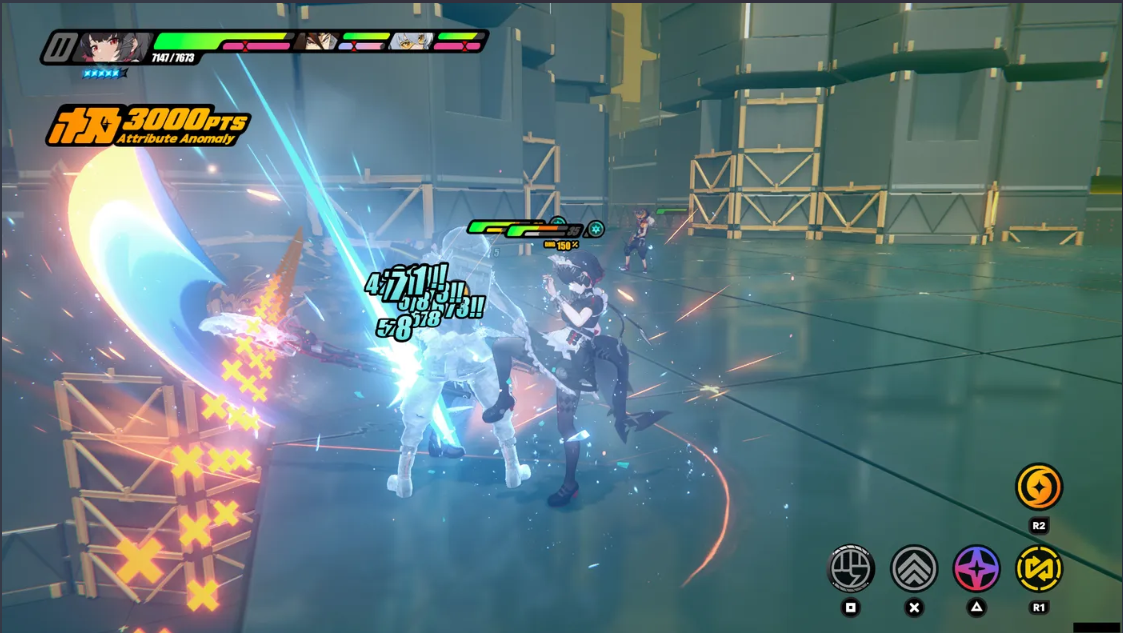Trigger the fist basic attack icon
The height and width of the screenshot is (633, 1123).
click(x=851, y=569)
